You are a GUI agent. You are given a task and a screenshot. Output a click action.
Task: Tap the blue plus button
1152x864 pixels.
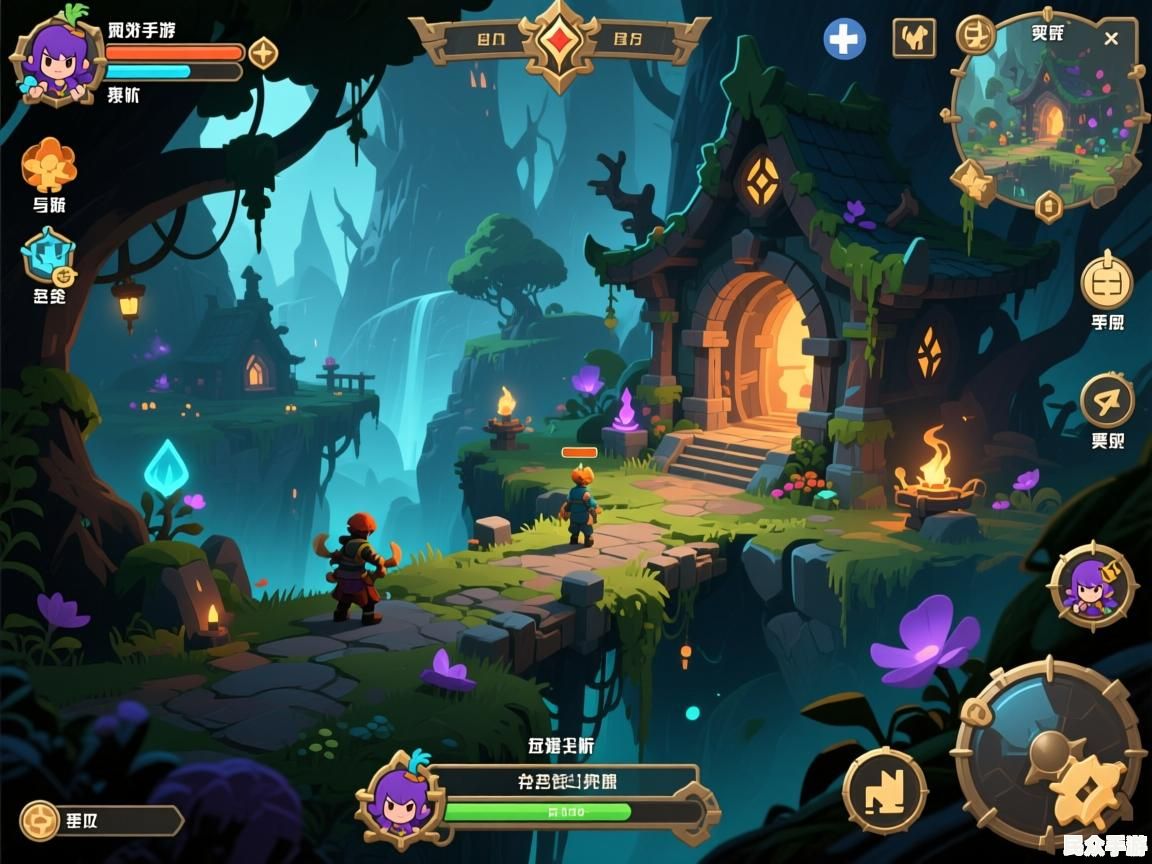tap(845, 39)
